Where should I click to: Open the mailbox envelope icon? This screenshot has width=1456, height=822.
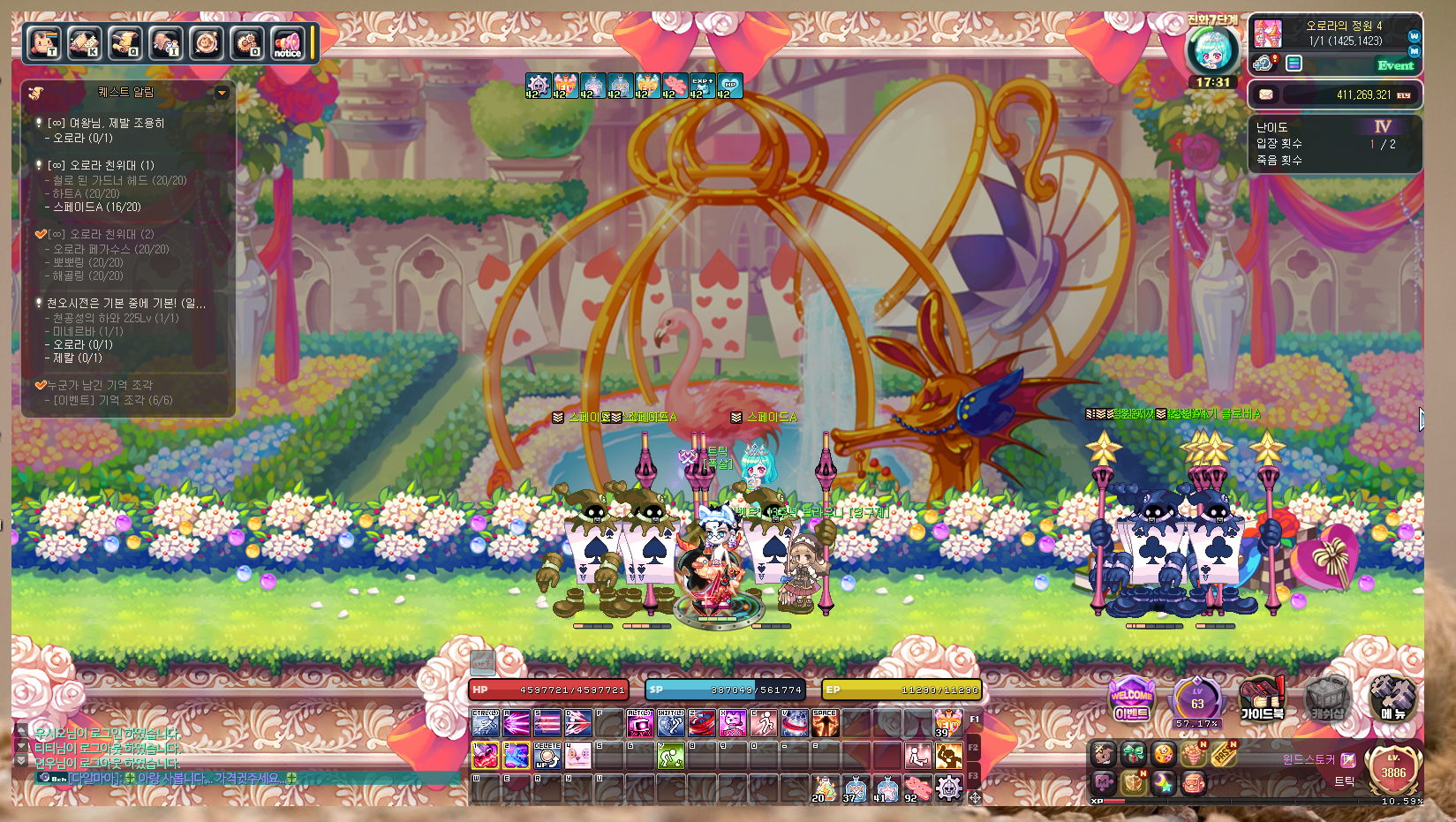point(1266,94)
